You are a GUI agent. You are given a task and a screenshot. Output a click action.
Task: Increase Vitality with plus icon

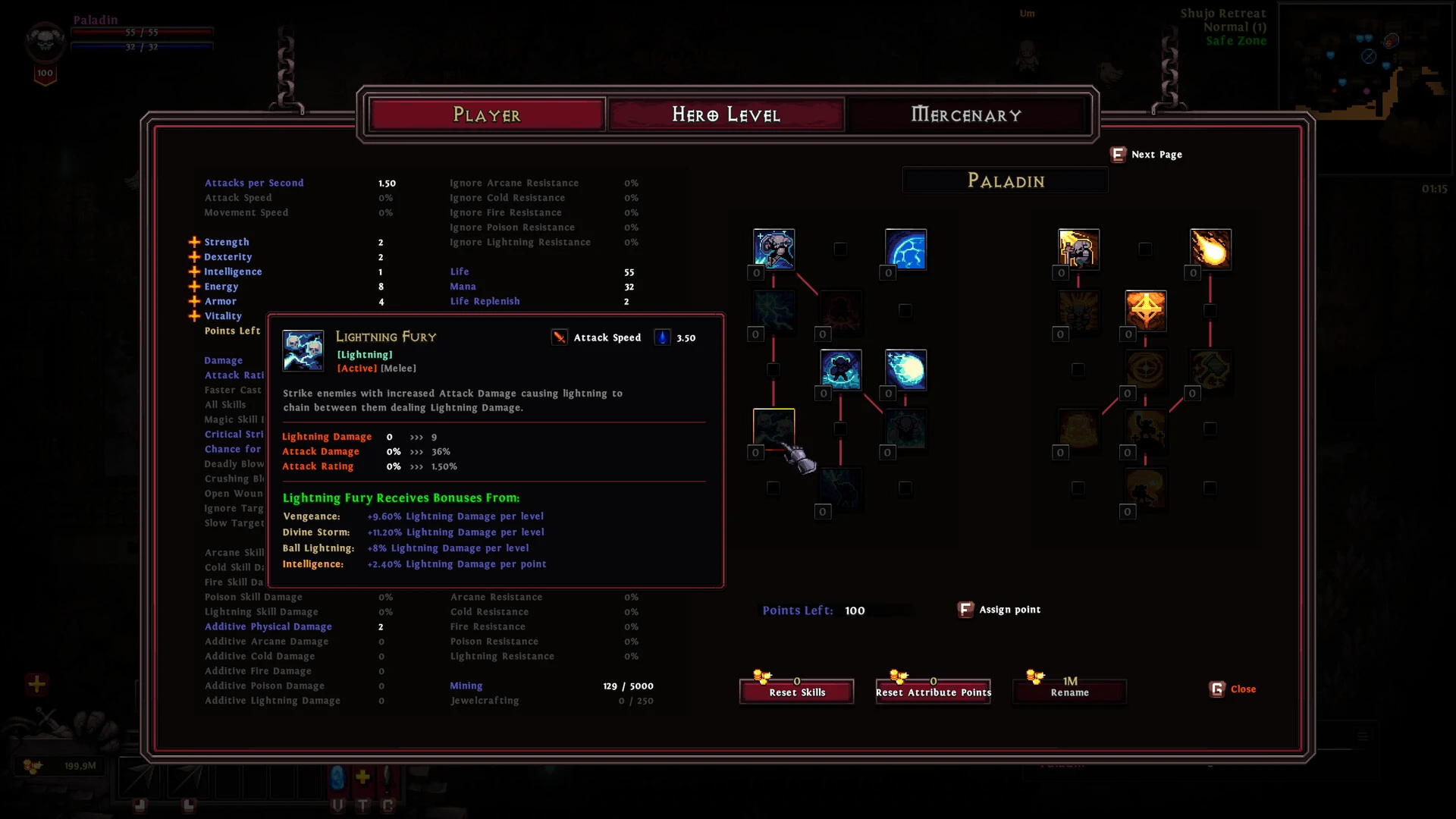tap(194, 316)
